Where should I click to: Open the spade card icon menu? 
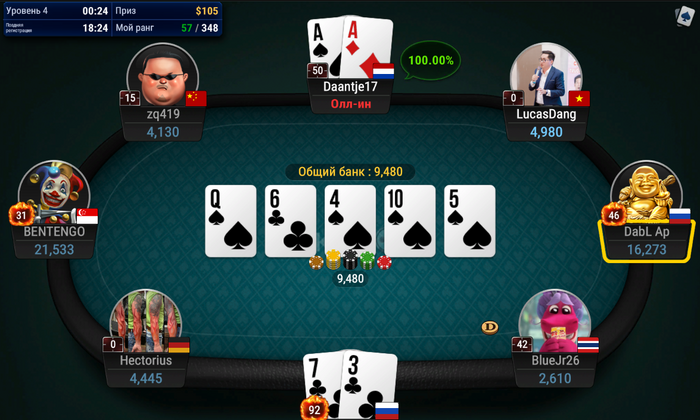coord(685,15)
